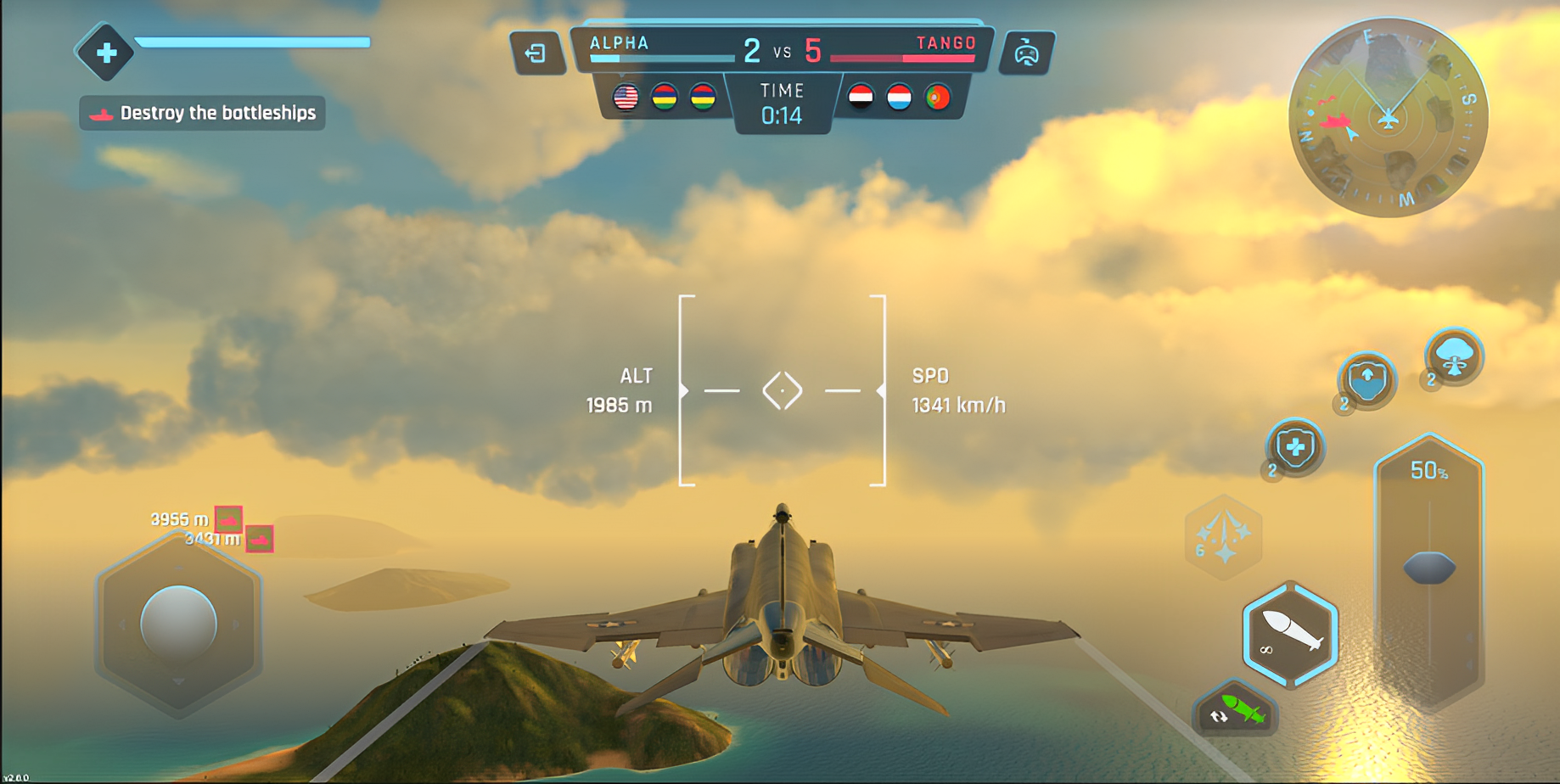Select the 3955 m battleship target marker
Screen dimensions: 1560x784
tap(228, 518)
